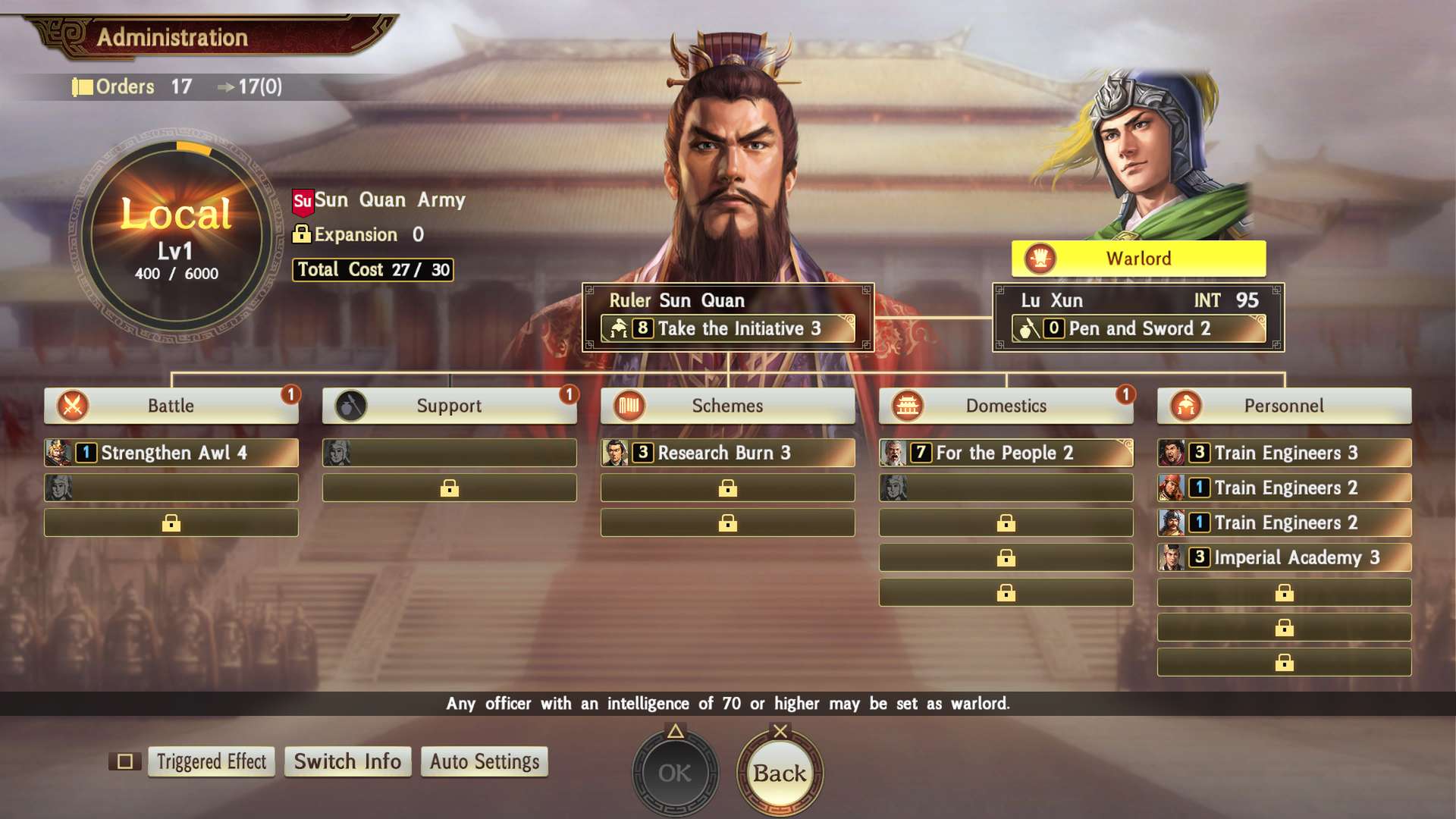Screen dimensions: 1456x819
Task: Choose the Schemes category header
Action: pos(727,406)
